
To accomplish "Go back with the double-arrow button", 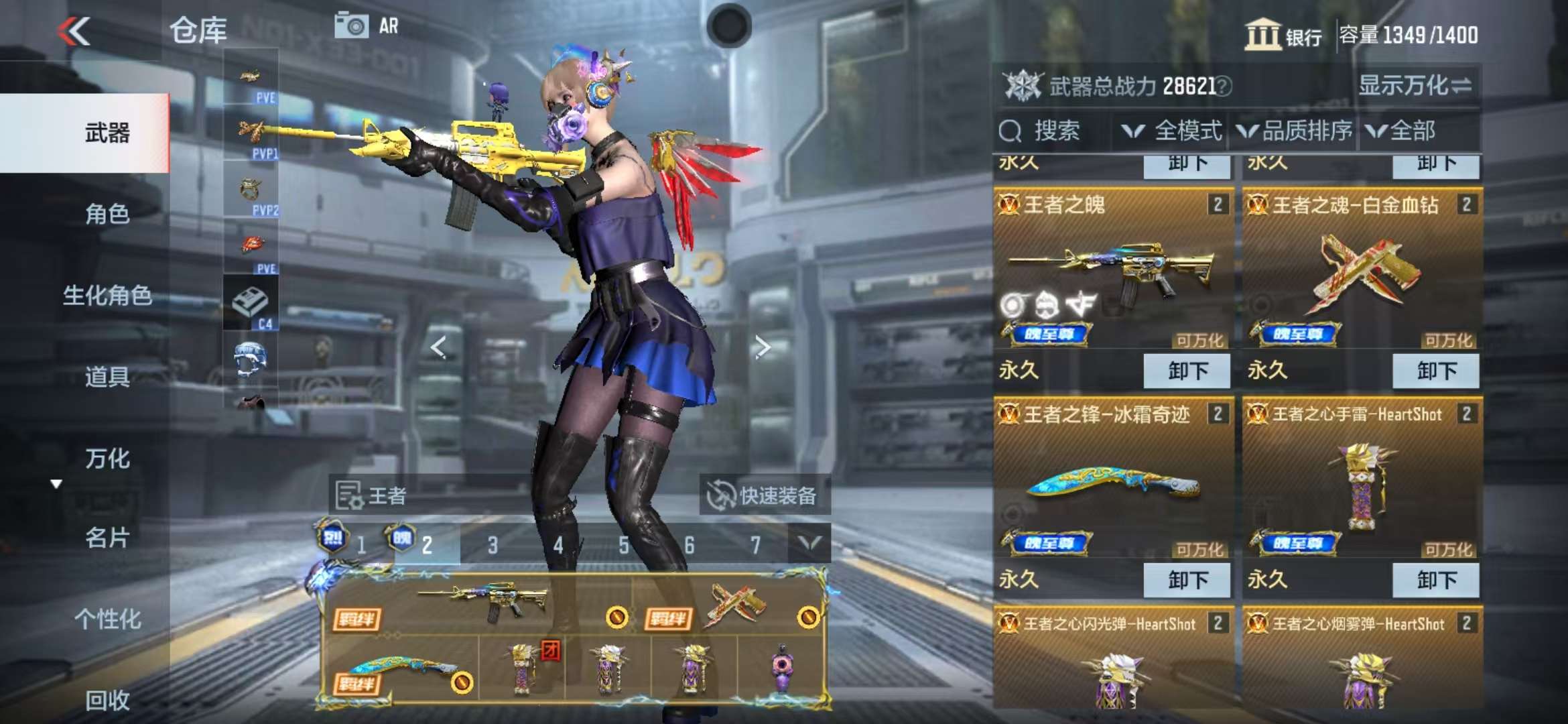I will [x=74, y=32].
